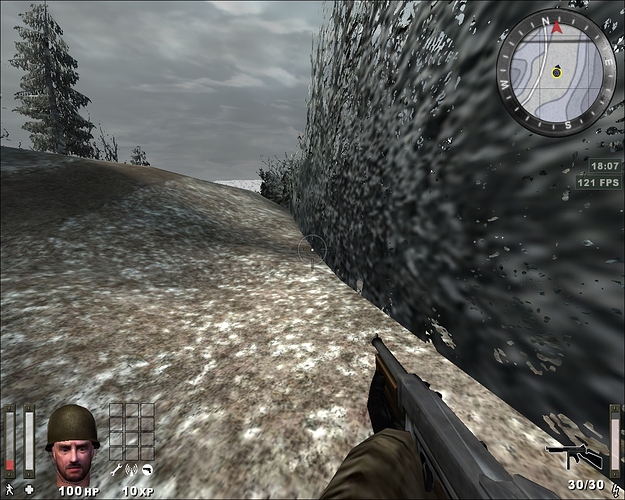Screen dimensions: 625x500
Task: Click the circular compass minimap
Action: (x=556, y=71)
